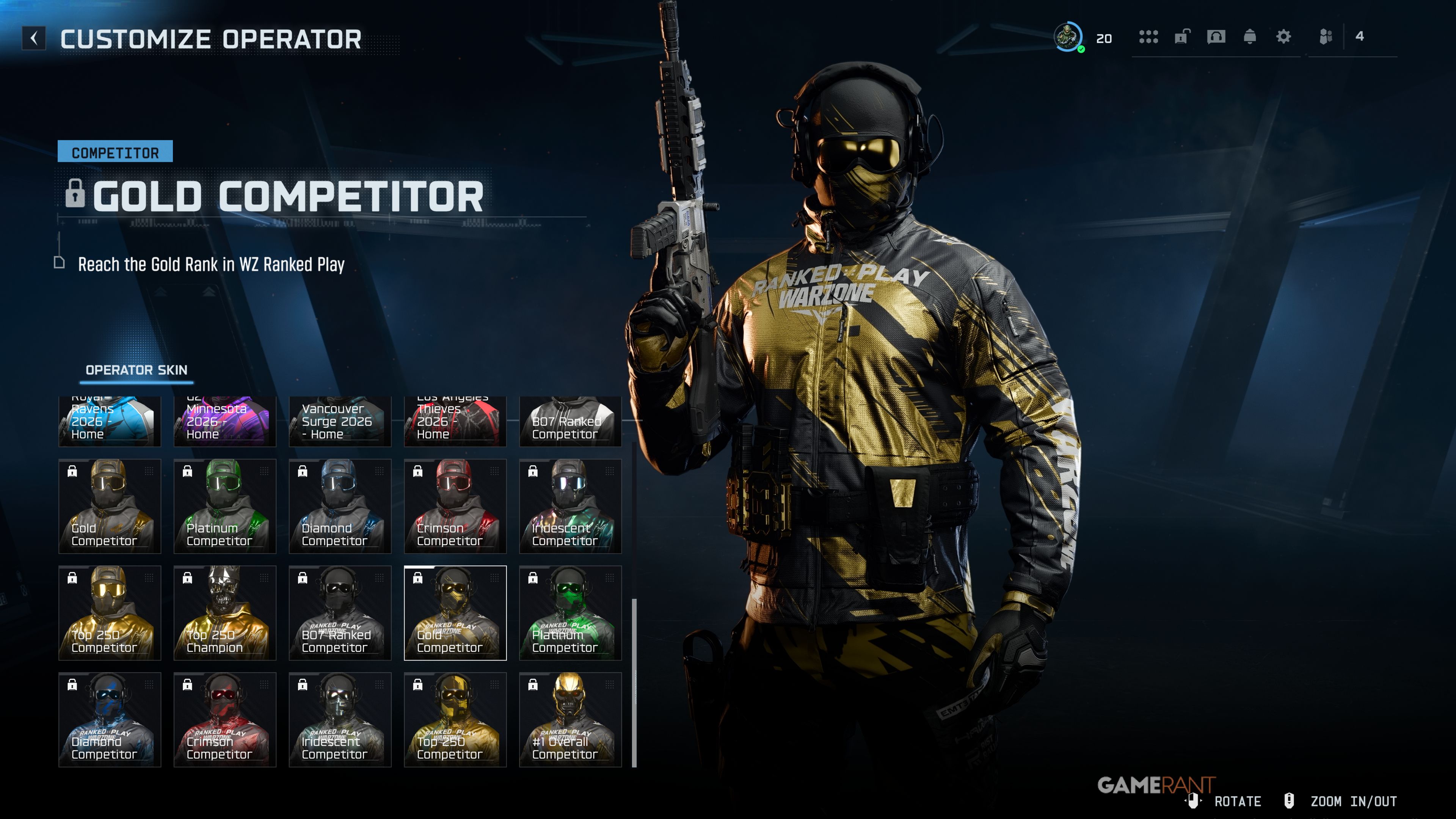The width and height of the screenshot is (1456, 819).
Task: Pick the blue-helmet Diamond Competitor skin
Action: click(340, 506)
